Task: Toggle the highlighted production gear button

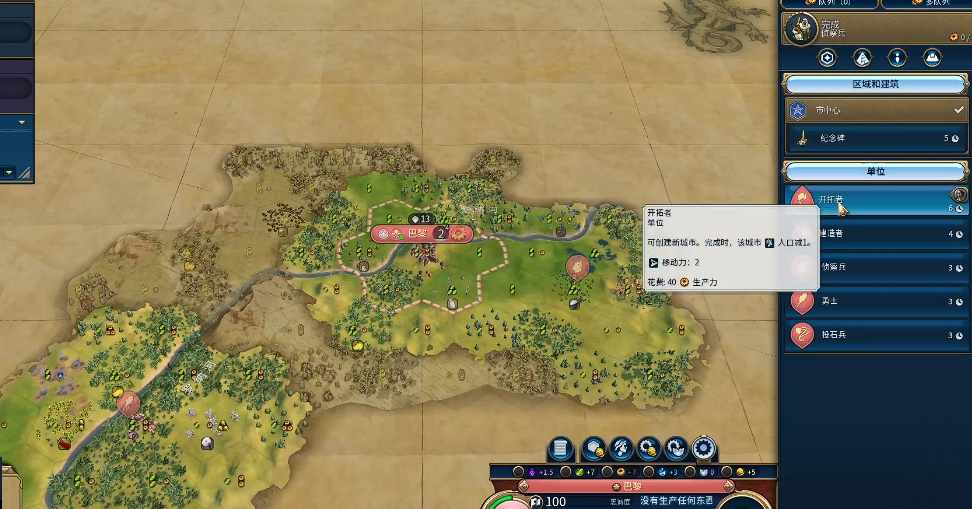Action: click(x=704, y=448)
